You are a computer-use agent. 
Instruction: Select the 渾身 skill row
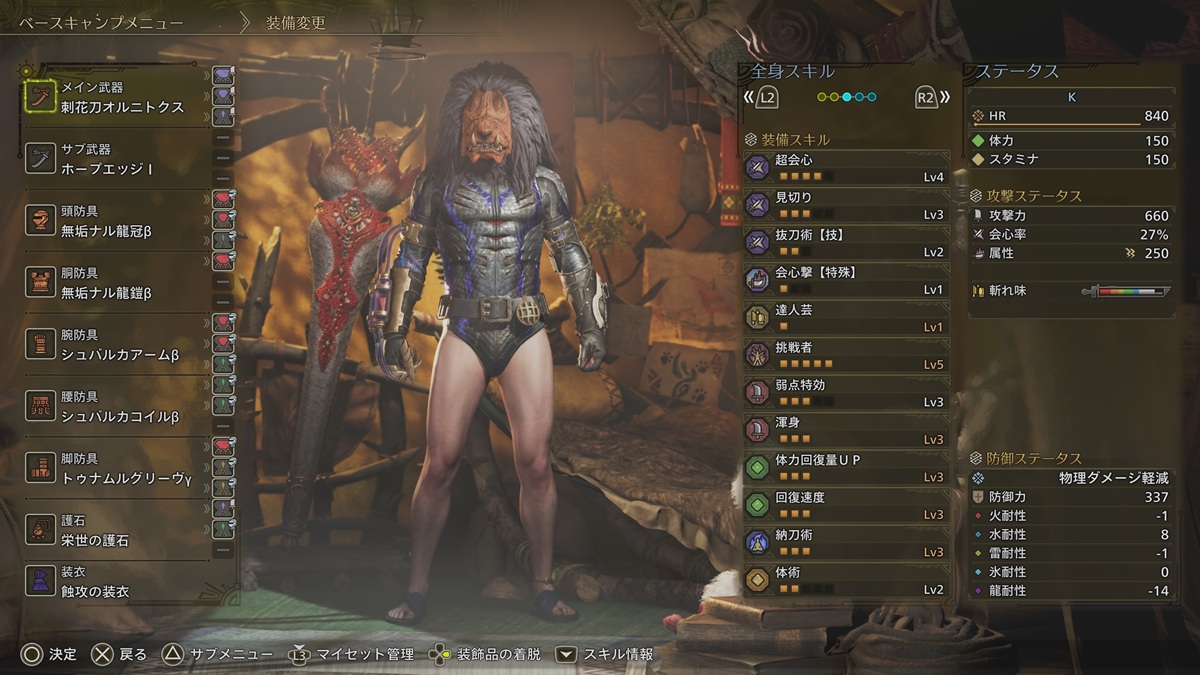click(845, 429)
